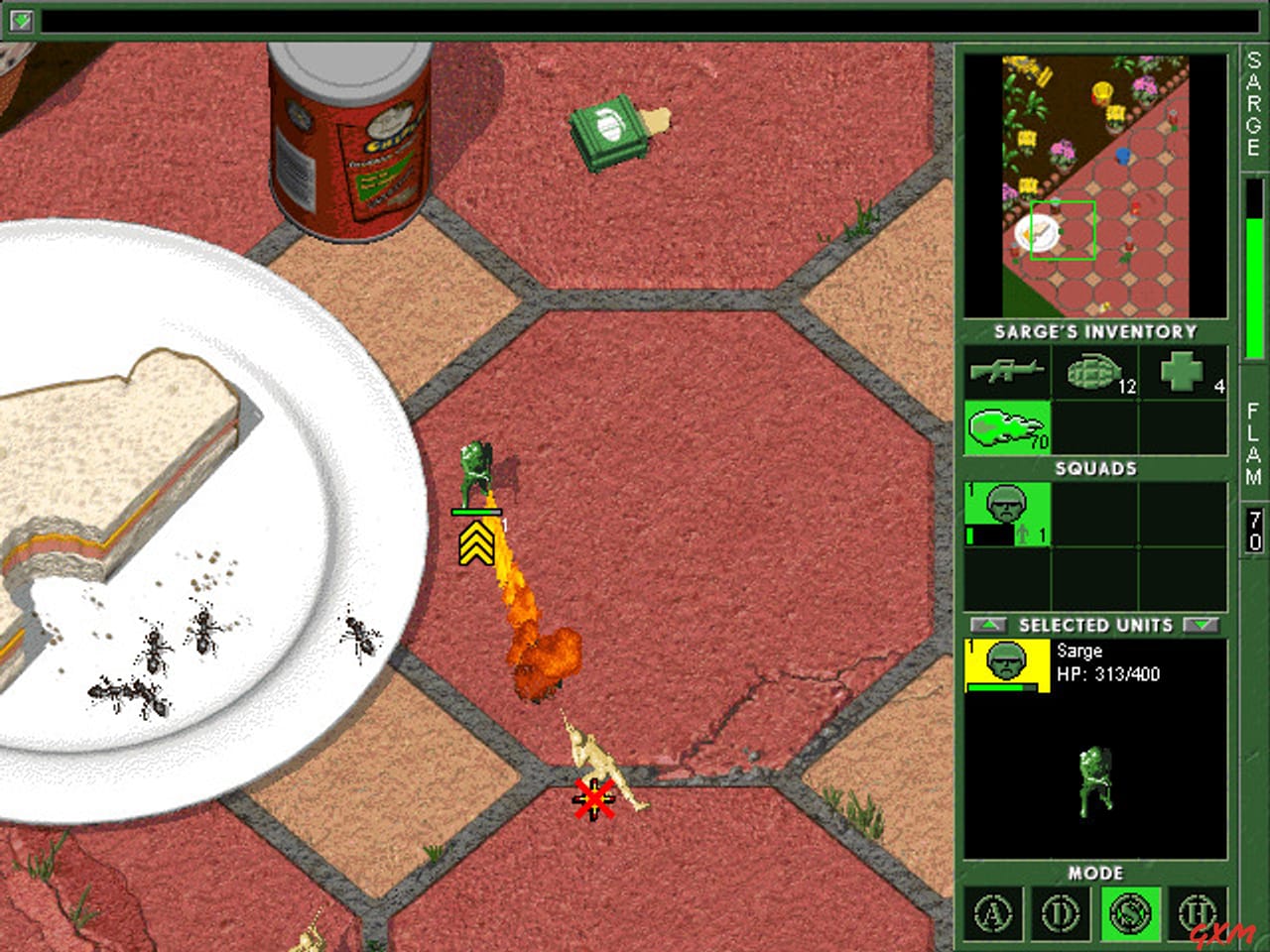1270x952 pixels.
Task: Switch to Defend (D) mode
Action: (1062, 914)
